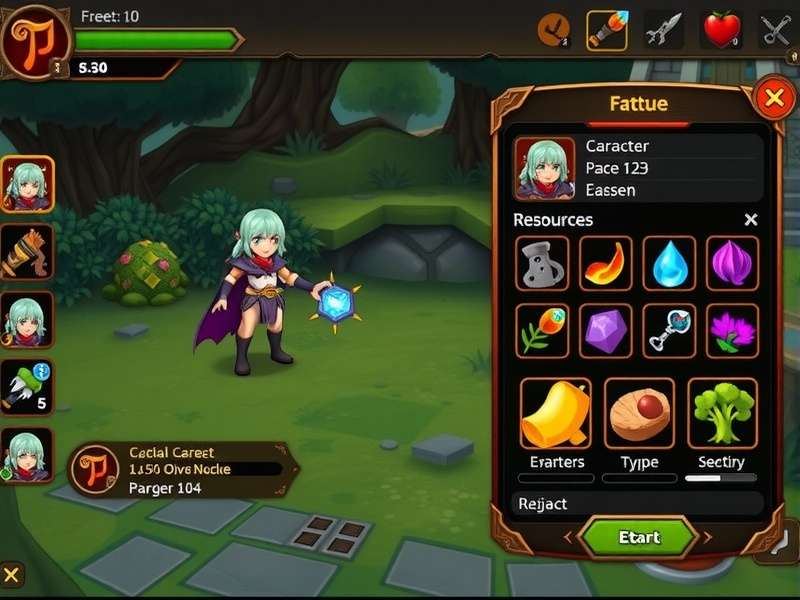Open the crossed swords icon in top bar
The width and height of the screenshot is (800, 600).
(776, 30)
